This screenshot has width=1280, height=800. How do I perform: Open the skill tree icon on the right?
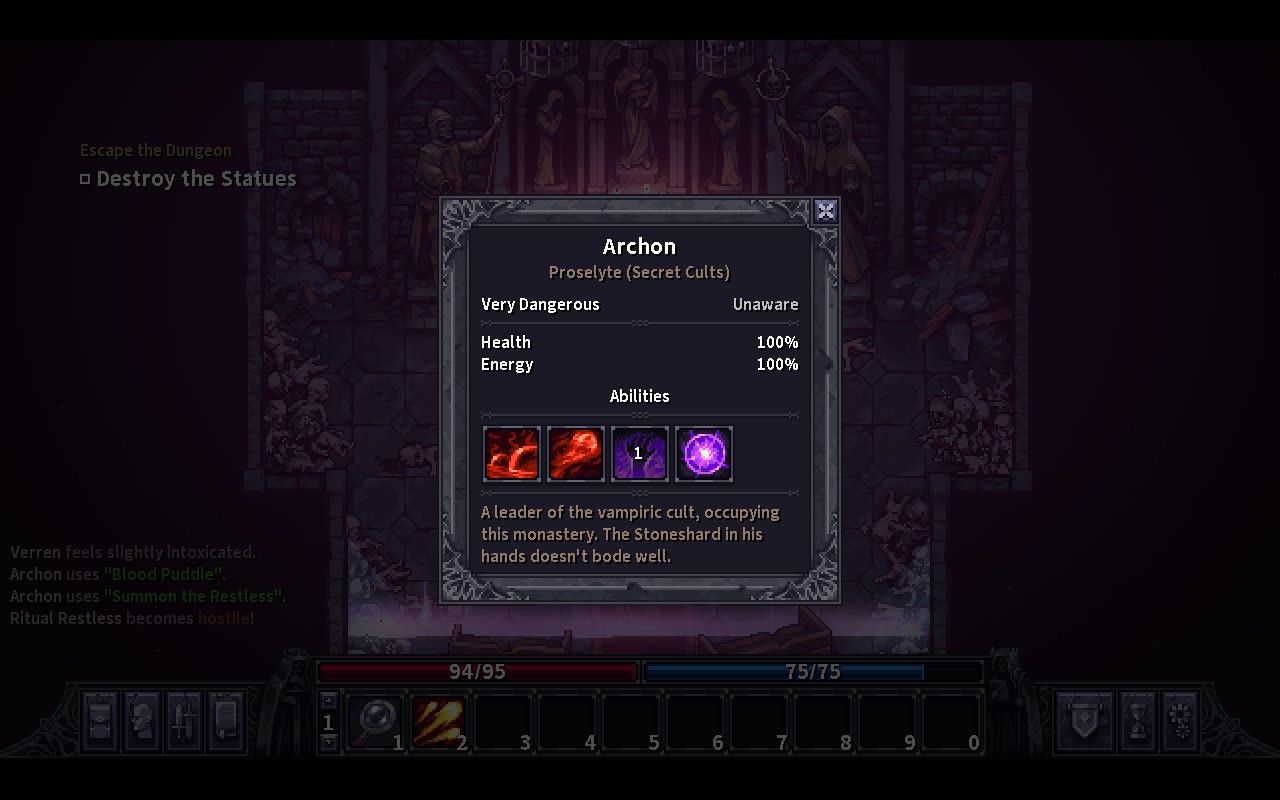(x=1182, y=720)
